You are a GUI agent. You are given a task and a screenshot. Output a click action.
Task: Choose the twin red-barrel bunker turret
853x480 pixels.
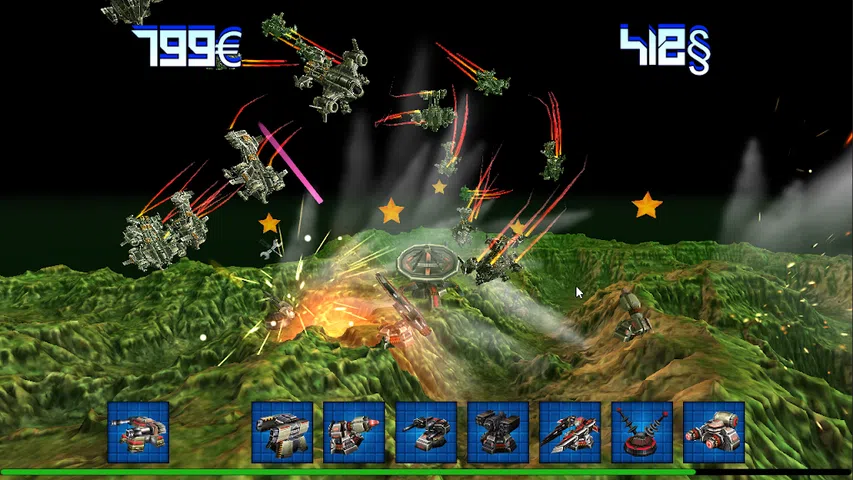[714, 432]
